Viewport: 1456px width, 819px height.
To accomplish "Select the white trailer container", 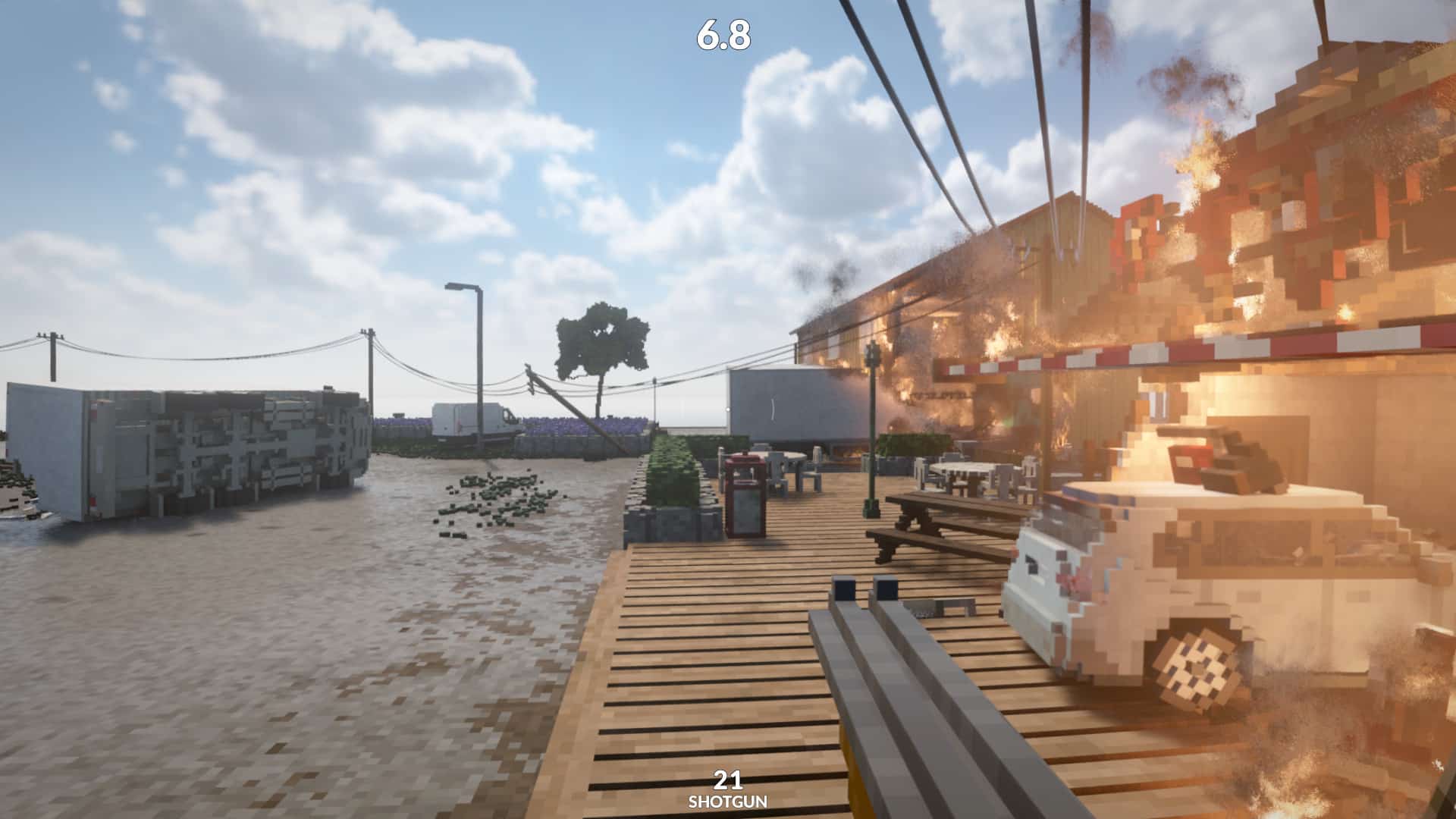I will (781, 409).
